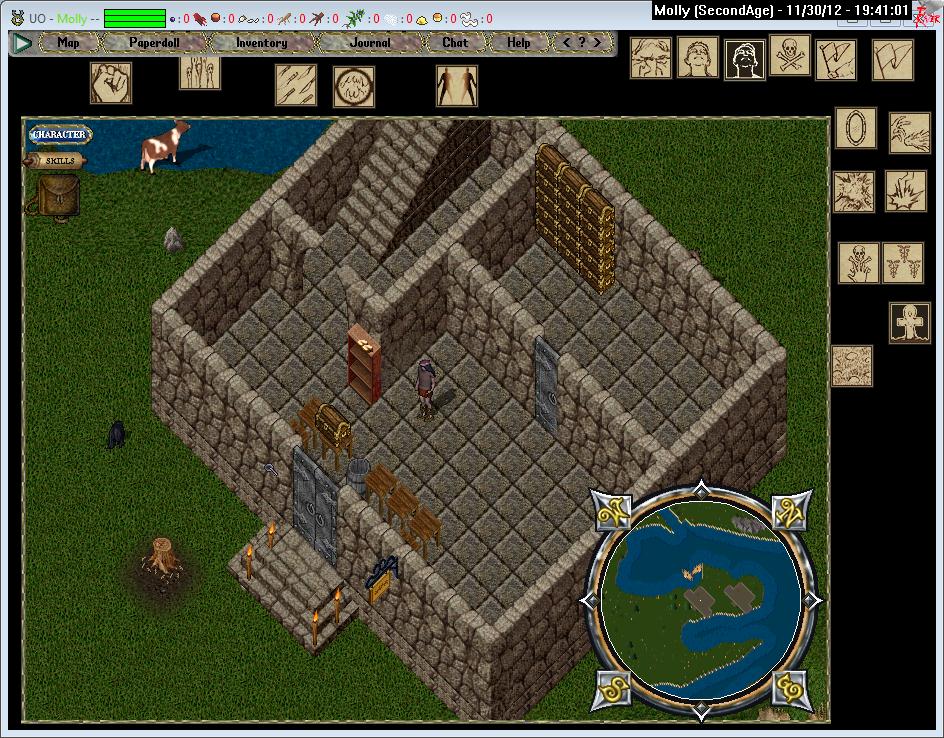Image resolution: width=944 pixels, height=738 pixels.
Task: Open the Skills scroll
Action: coord(60,160)
